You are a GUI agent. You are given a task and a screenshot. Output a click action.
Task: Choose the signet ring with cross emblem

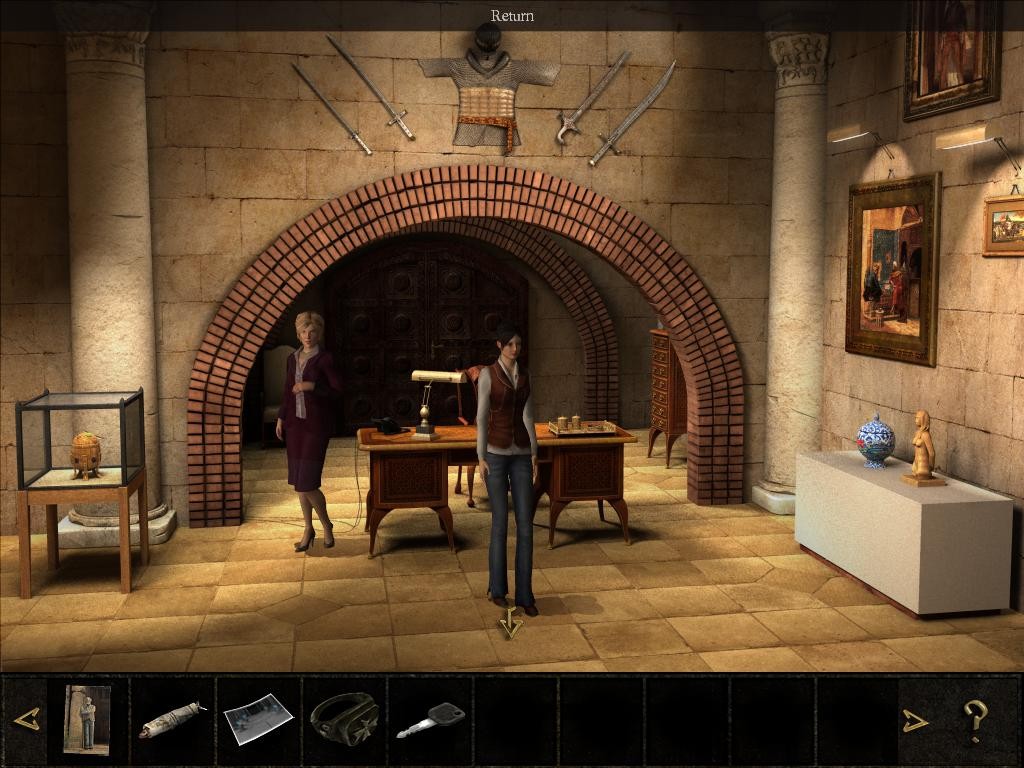pos(343,718)
